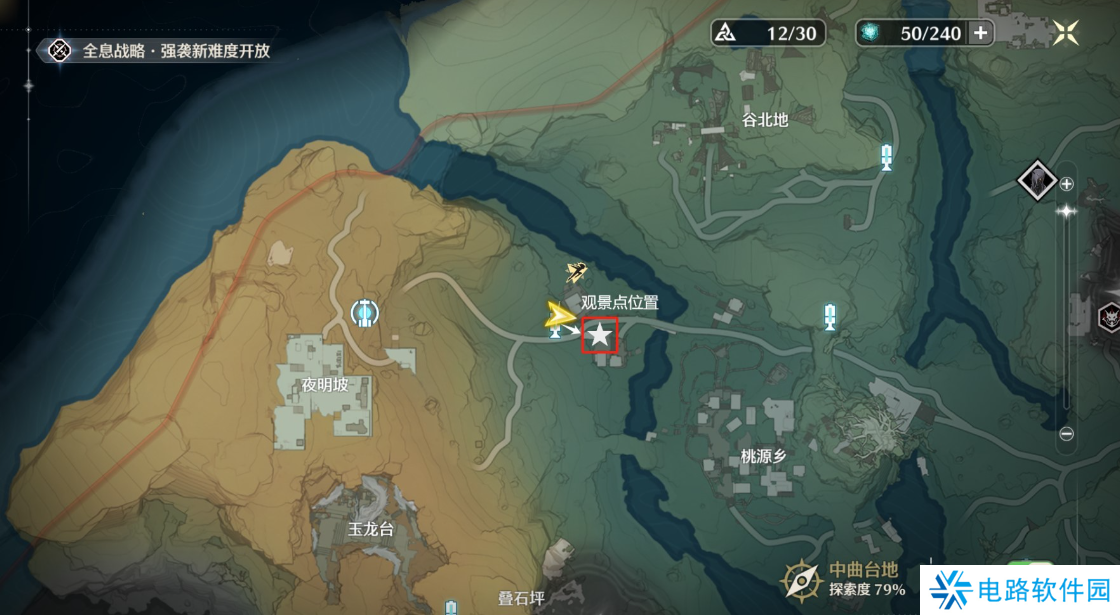1120x615 pixels.
Task: Click the map zoom slider handle
Action: click(x=1067, y=211)
